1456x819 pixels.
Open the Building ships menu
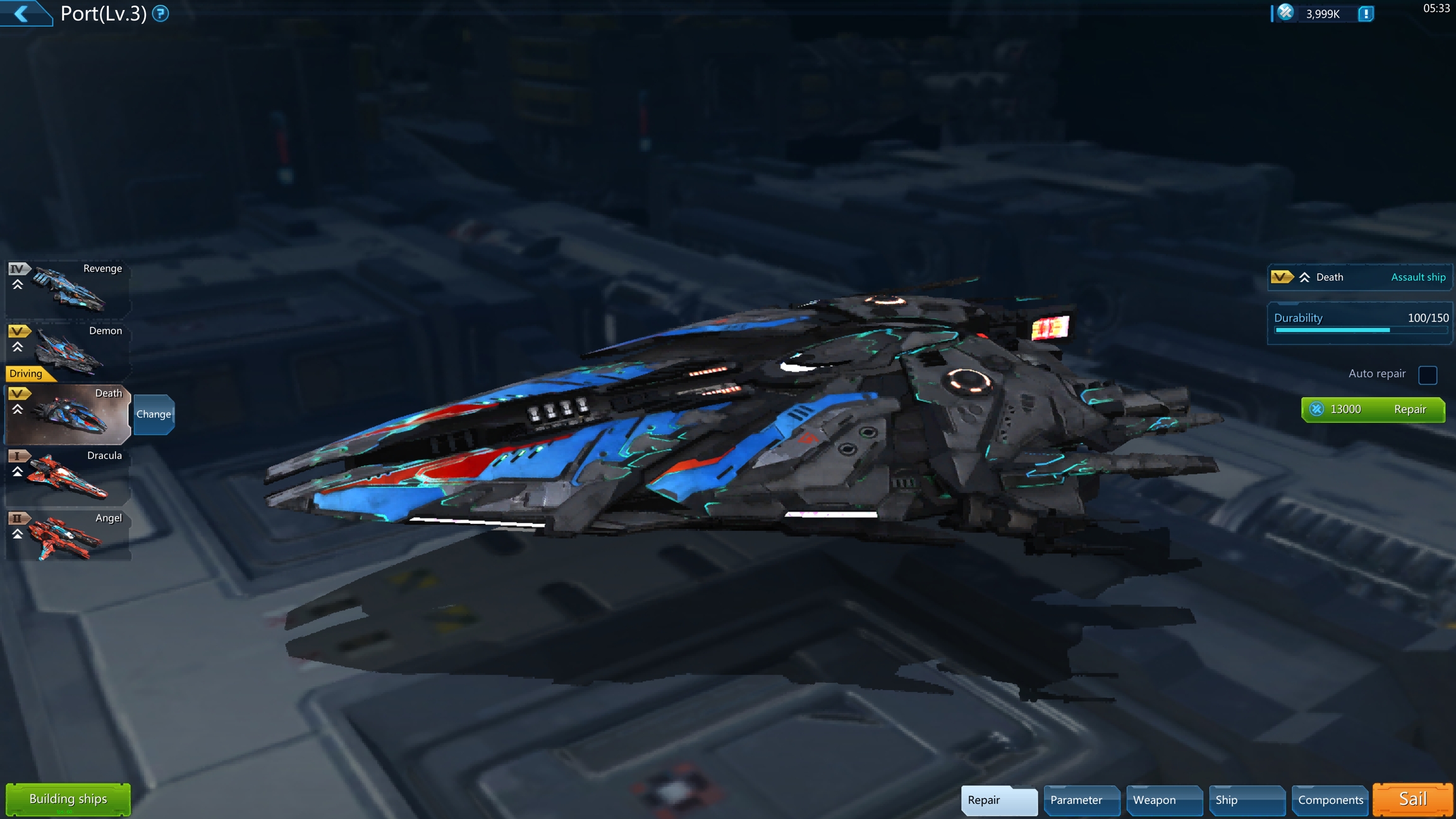coord(68,799)
